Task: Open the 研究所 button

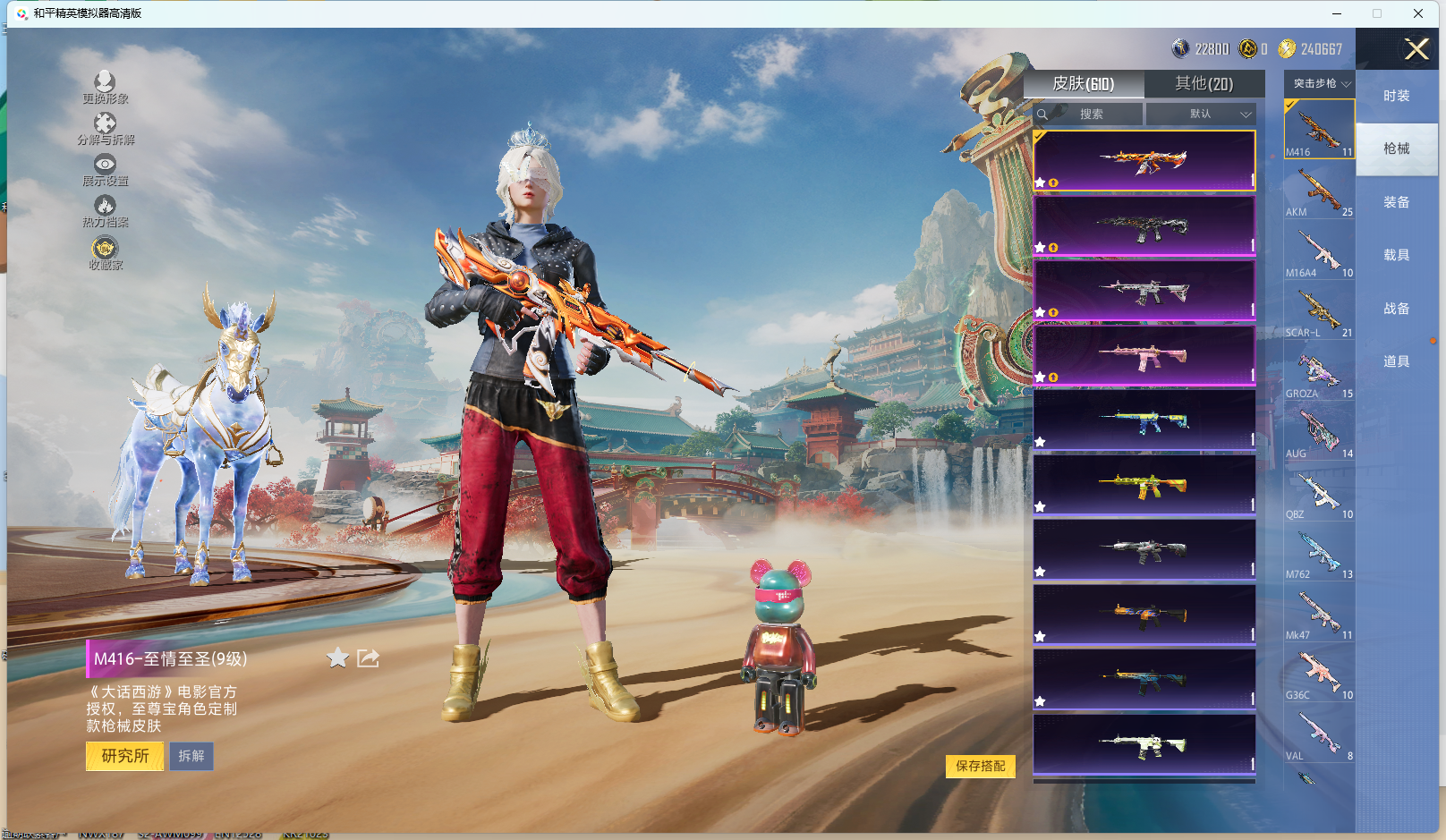Action: pyautogui.click(x=124, y=756)
